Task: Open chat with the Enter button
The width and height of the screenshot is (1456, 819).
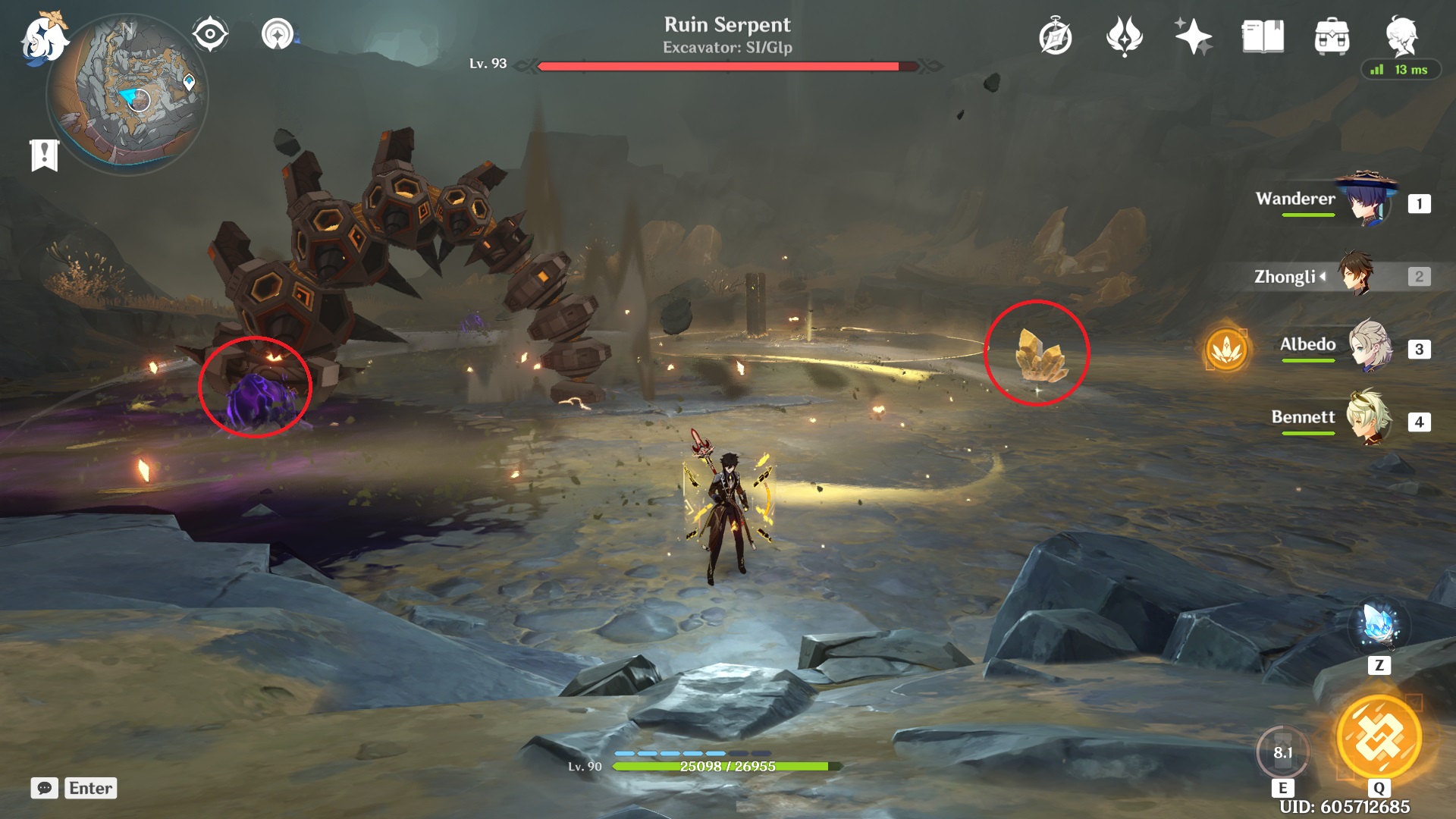Action: pyautogui.click(x=89, y=789)
